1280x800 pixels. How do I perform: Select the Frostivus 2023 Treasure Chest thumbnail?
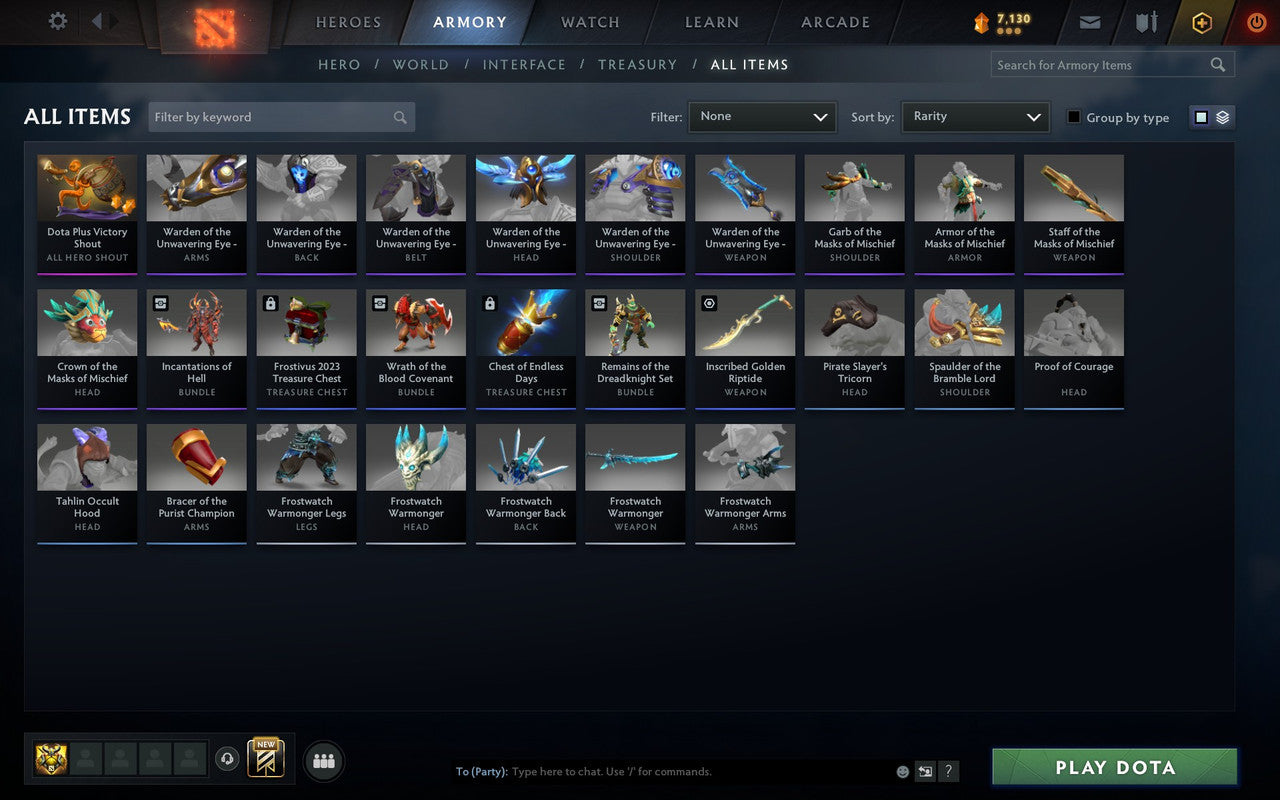point(306,322)
